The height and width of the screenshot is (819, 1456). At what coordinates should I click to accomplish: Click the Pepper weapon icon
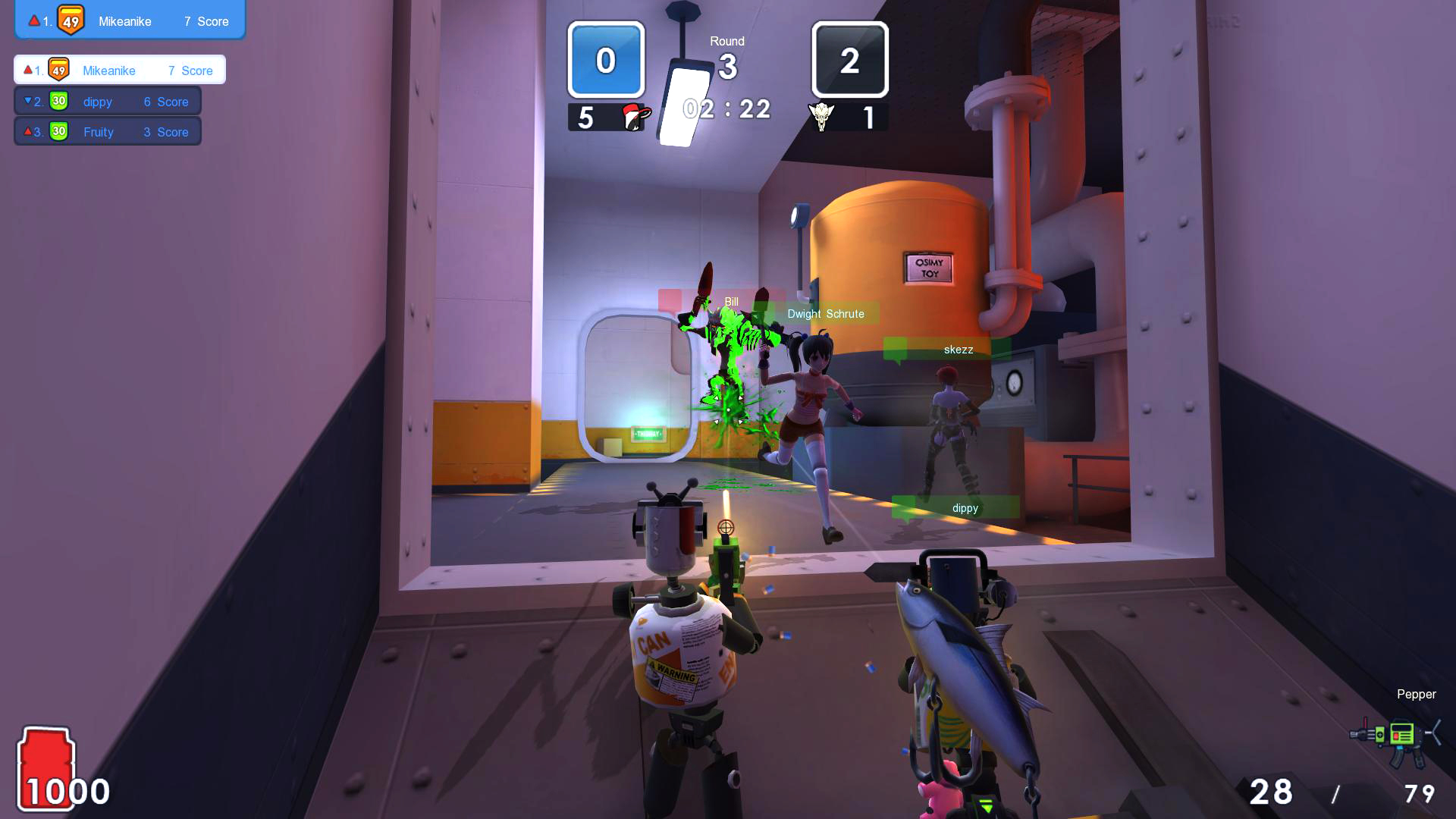click(x=1395, y=737)
